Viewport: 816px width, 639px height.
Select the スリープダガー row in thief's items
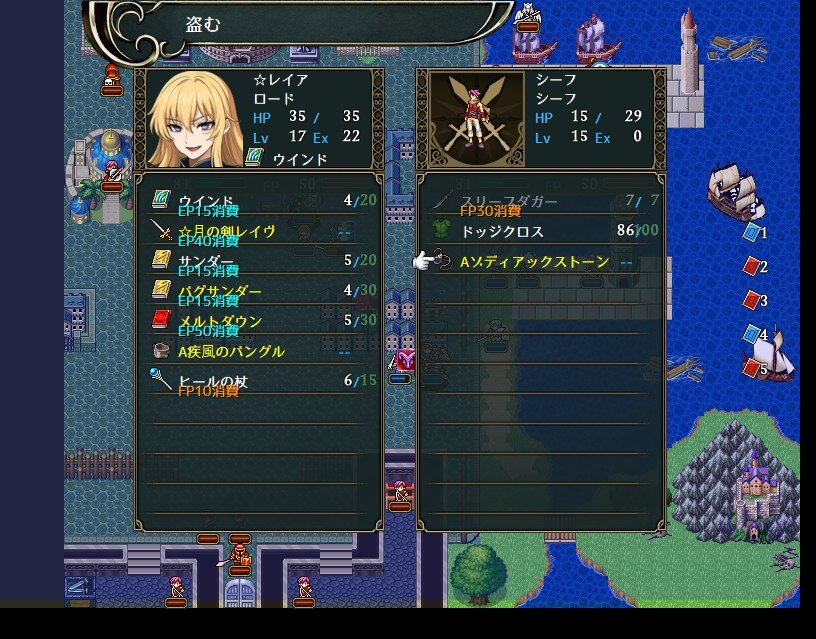(x=540, y=201)
